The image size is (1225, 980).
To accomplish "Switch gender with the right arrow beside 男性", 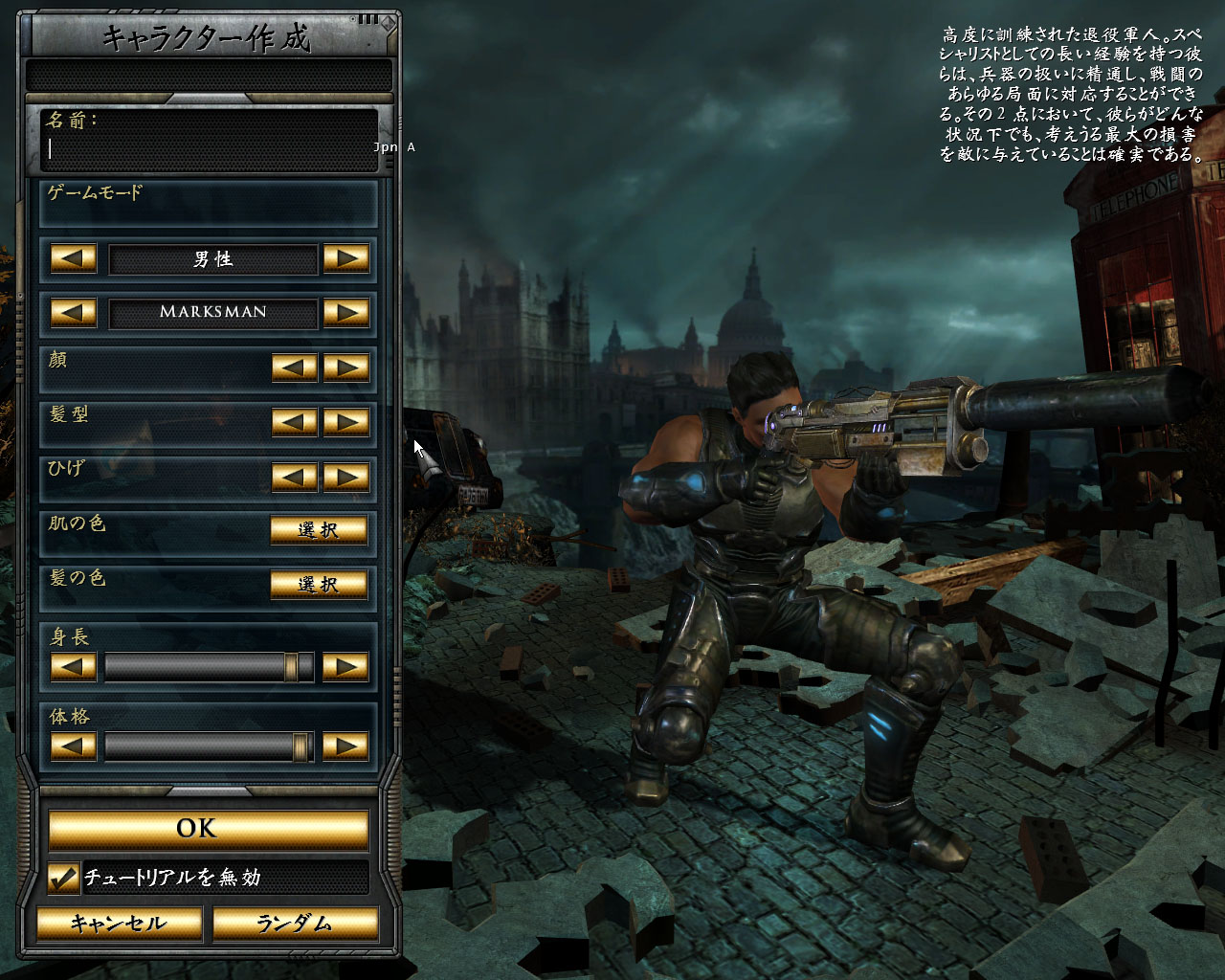I will [x=345, y=258].
